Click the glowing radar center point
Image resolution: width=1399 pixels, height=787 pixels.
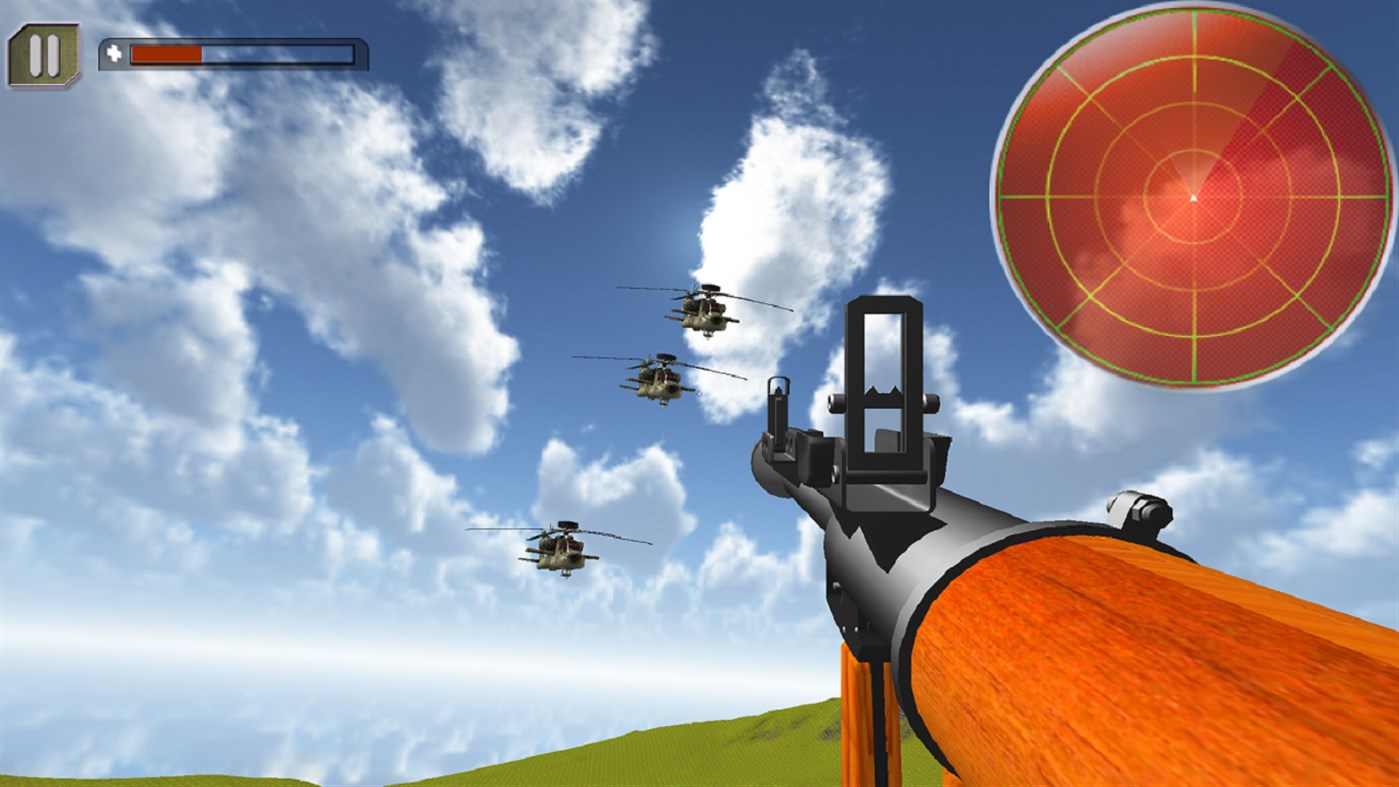1194,198
